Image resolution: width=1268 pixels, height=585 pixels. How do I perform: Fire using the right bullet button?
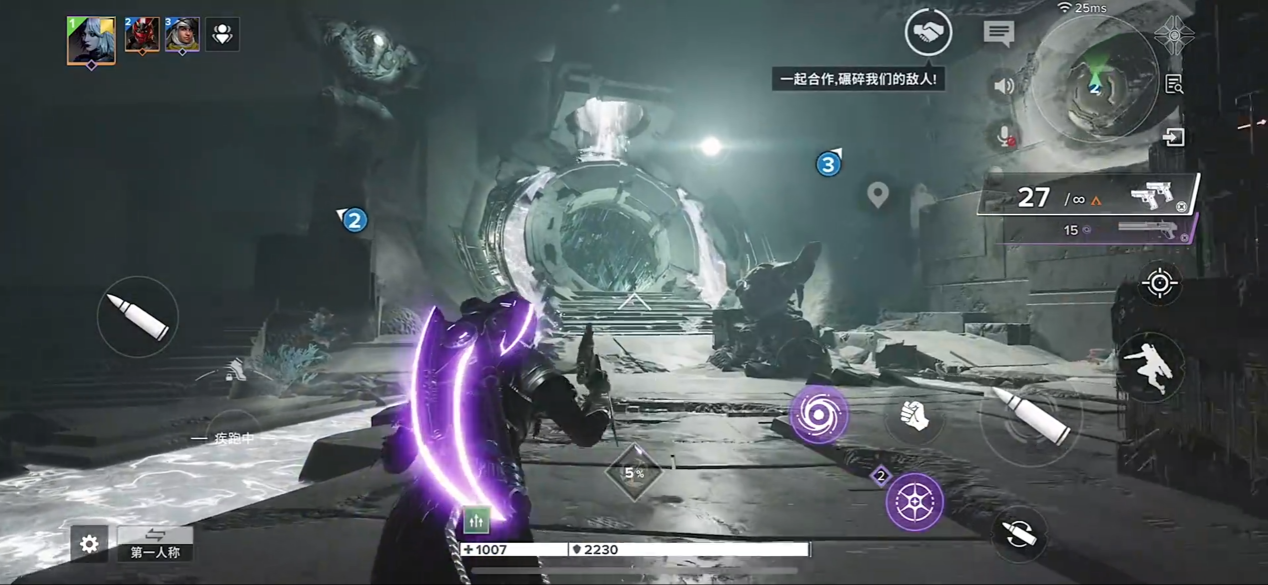pos(1028,420)
